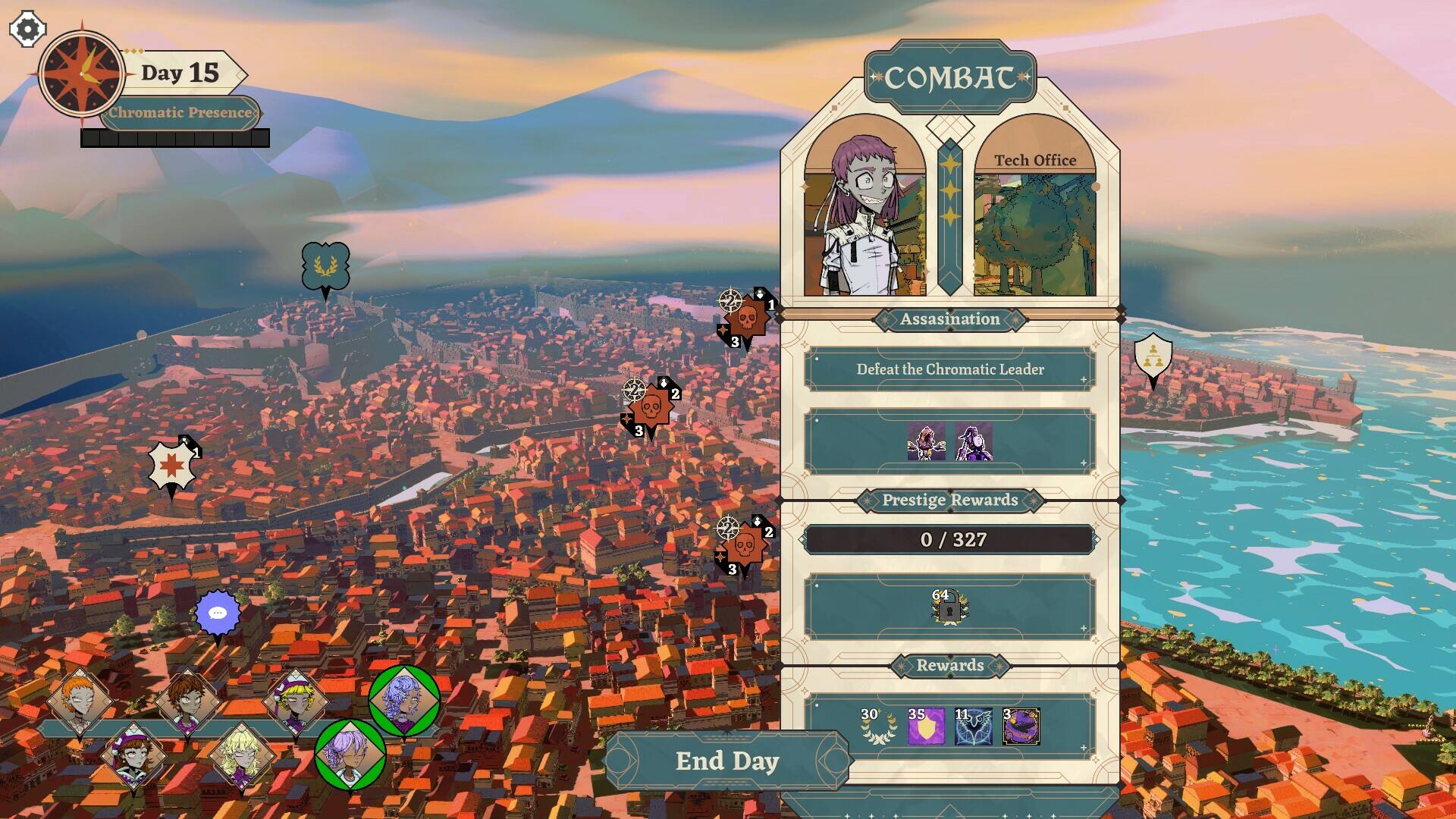This screenshot has width=1456, height=819.
Task: Inspect the purple shield reward icon
Action: (x=926, y=726)
